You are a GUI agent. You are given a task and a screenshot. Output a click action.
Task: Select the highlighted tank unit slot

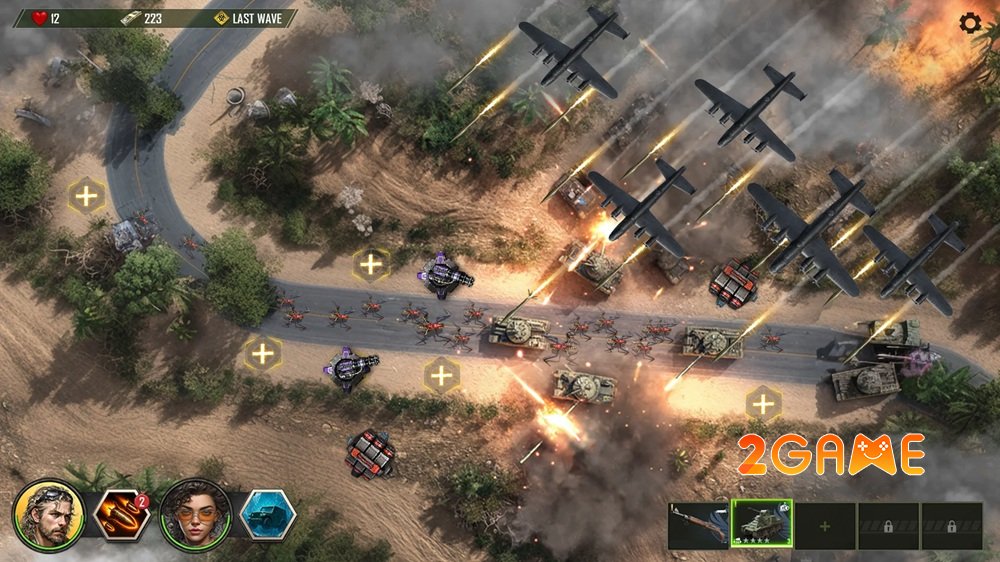pyautogui.click(x=761, y=525)
